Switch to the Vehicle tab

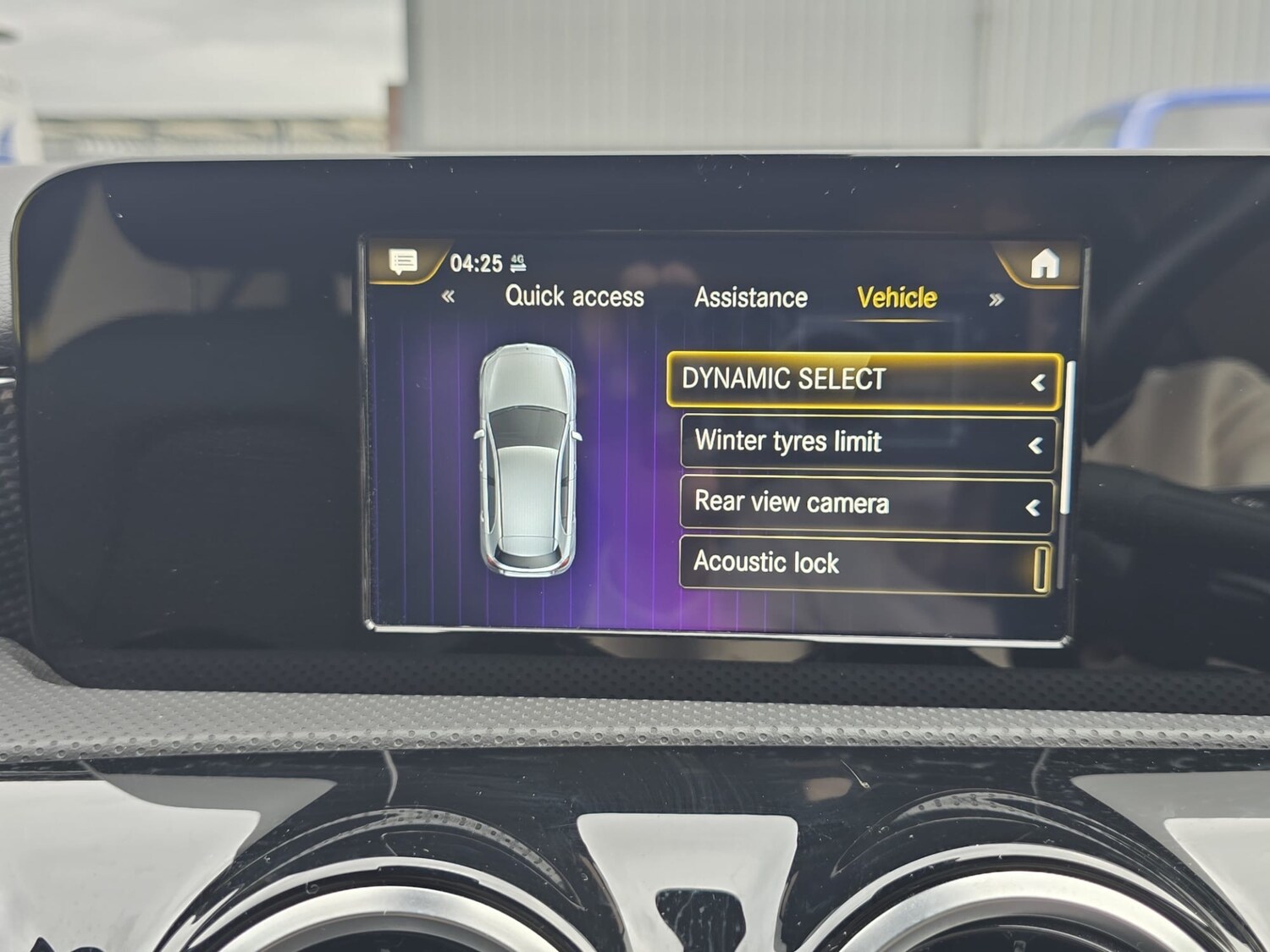[896, 297]
